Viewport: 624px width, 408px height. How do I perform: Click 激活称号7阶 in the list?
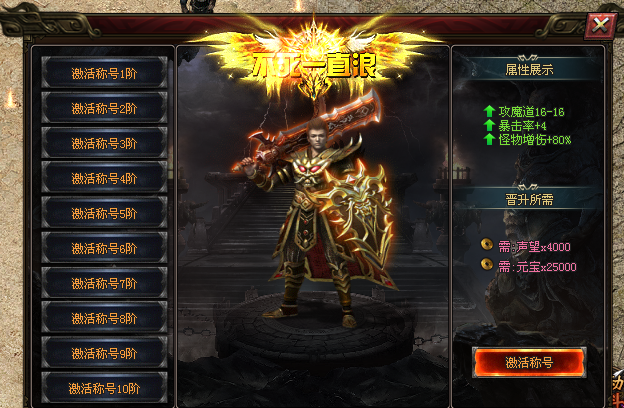104,283
